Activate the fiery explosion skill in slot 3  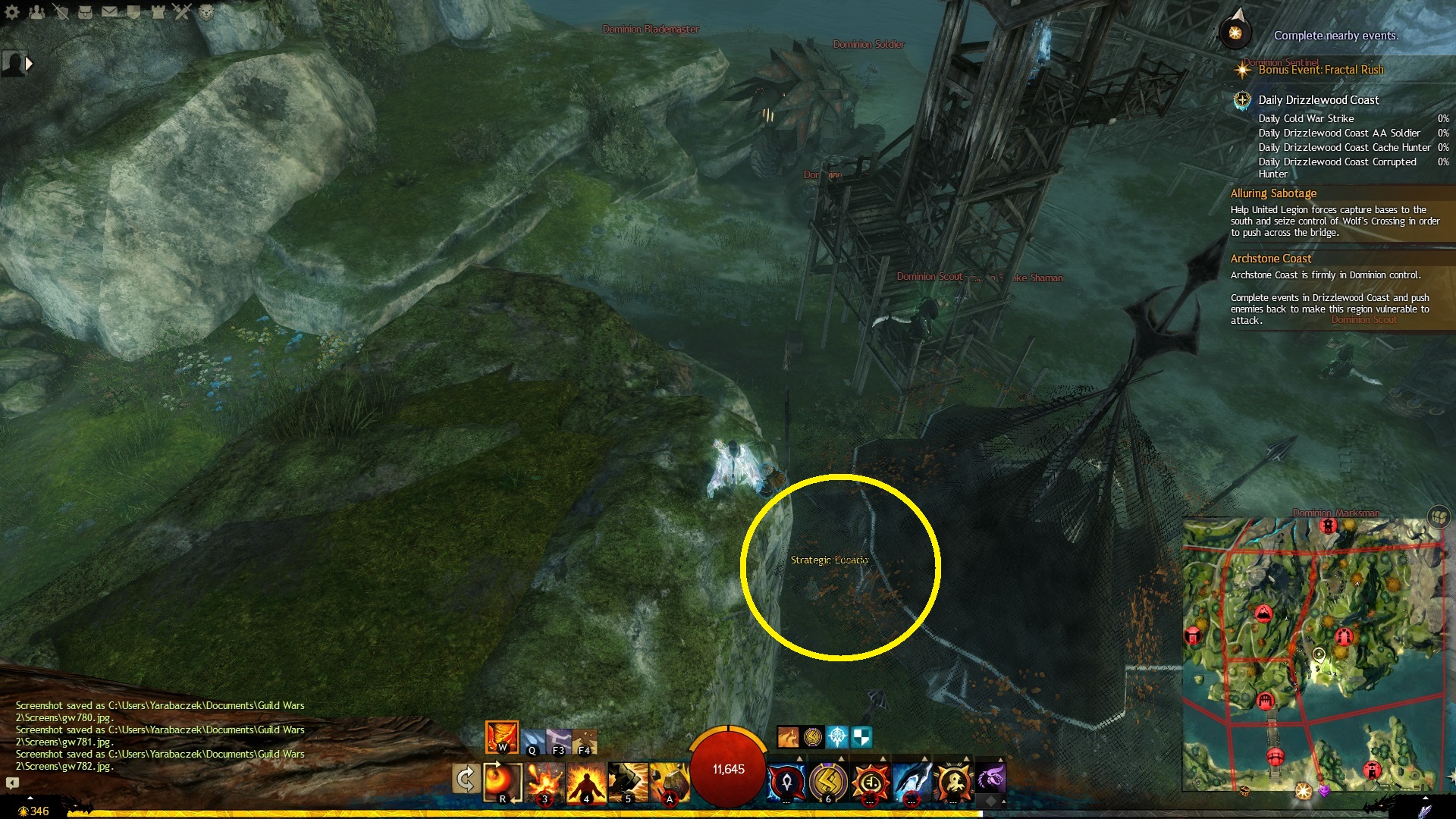544,781
